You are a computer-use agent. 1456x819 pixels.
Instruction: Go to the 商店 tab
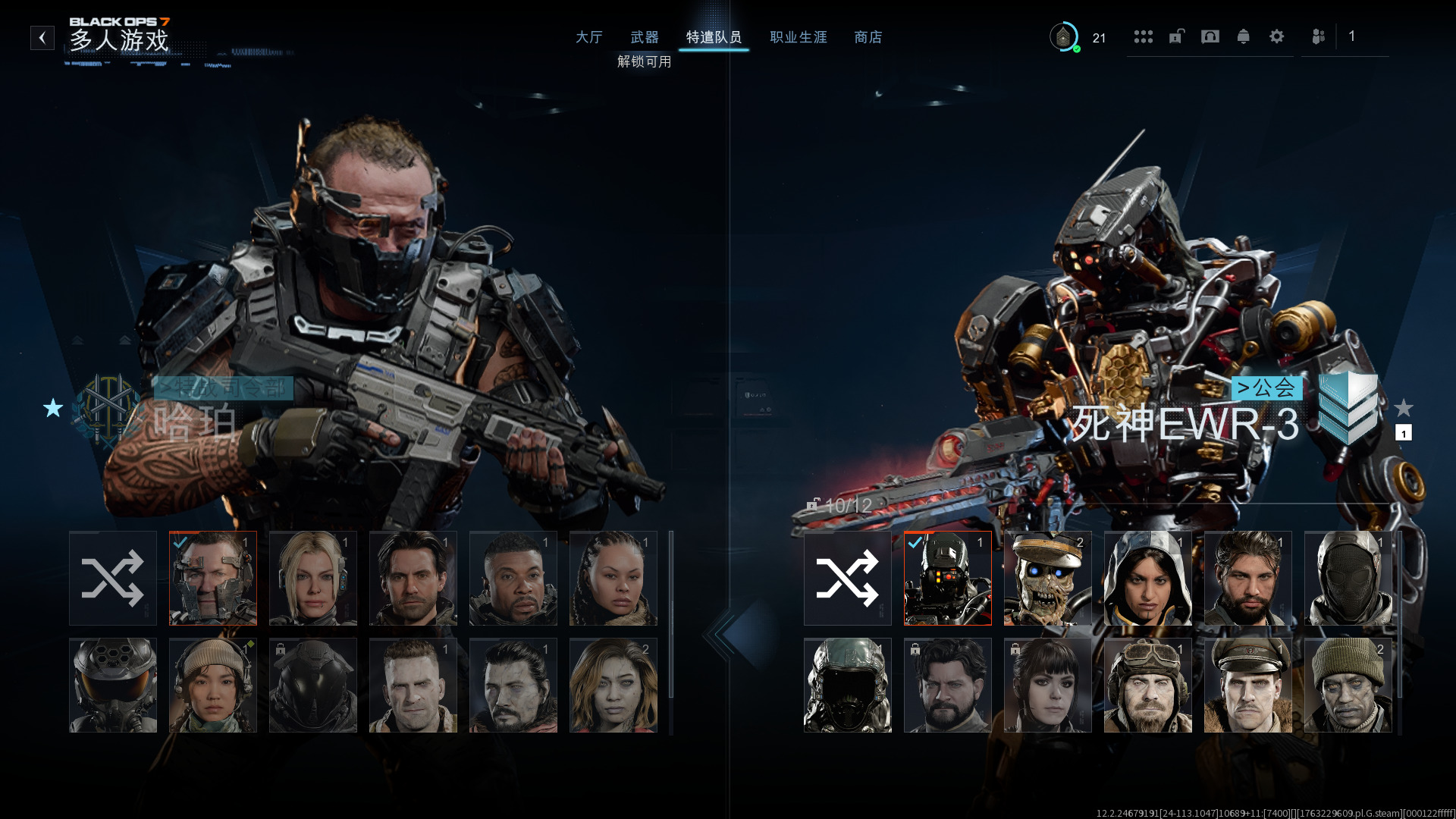click(x=868, y=37)
